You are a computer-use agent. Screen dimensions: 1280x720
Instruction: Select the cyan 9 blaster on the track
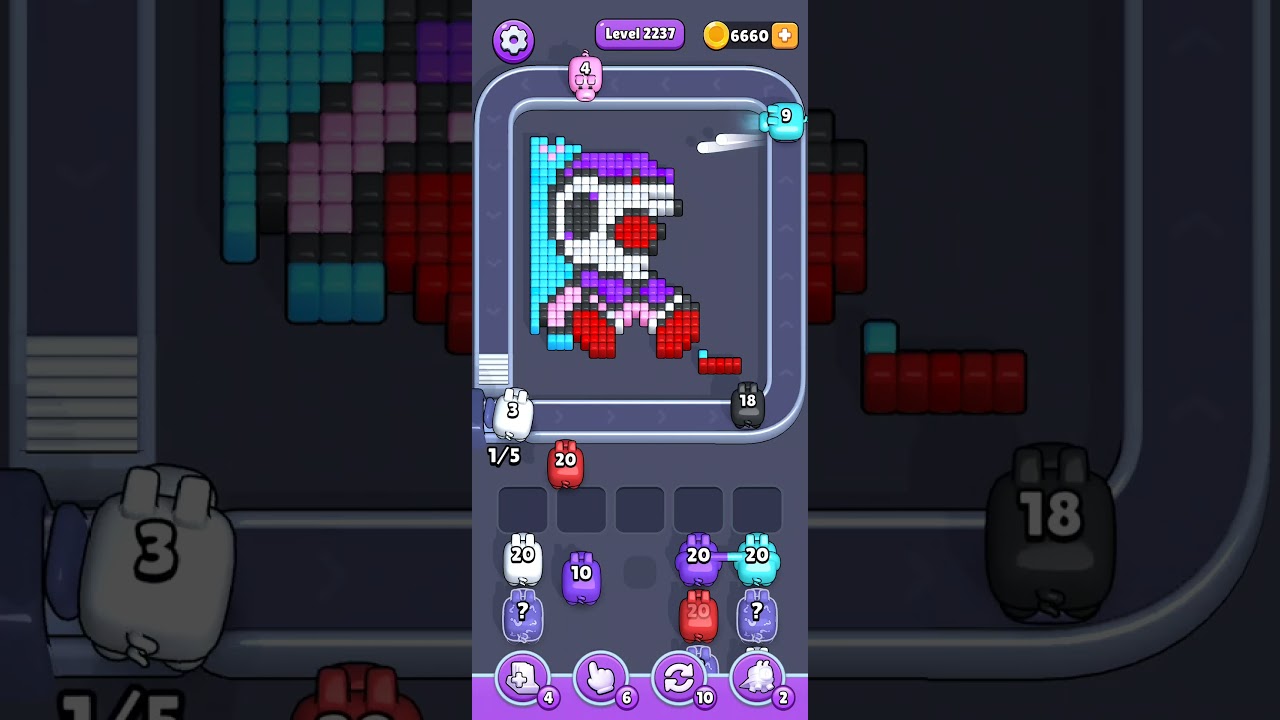(785, 120)
